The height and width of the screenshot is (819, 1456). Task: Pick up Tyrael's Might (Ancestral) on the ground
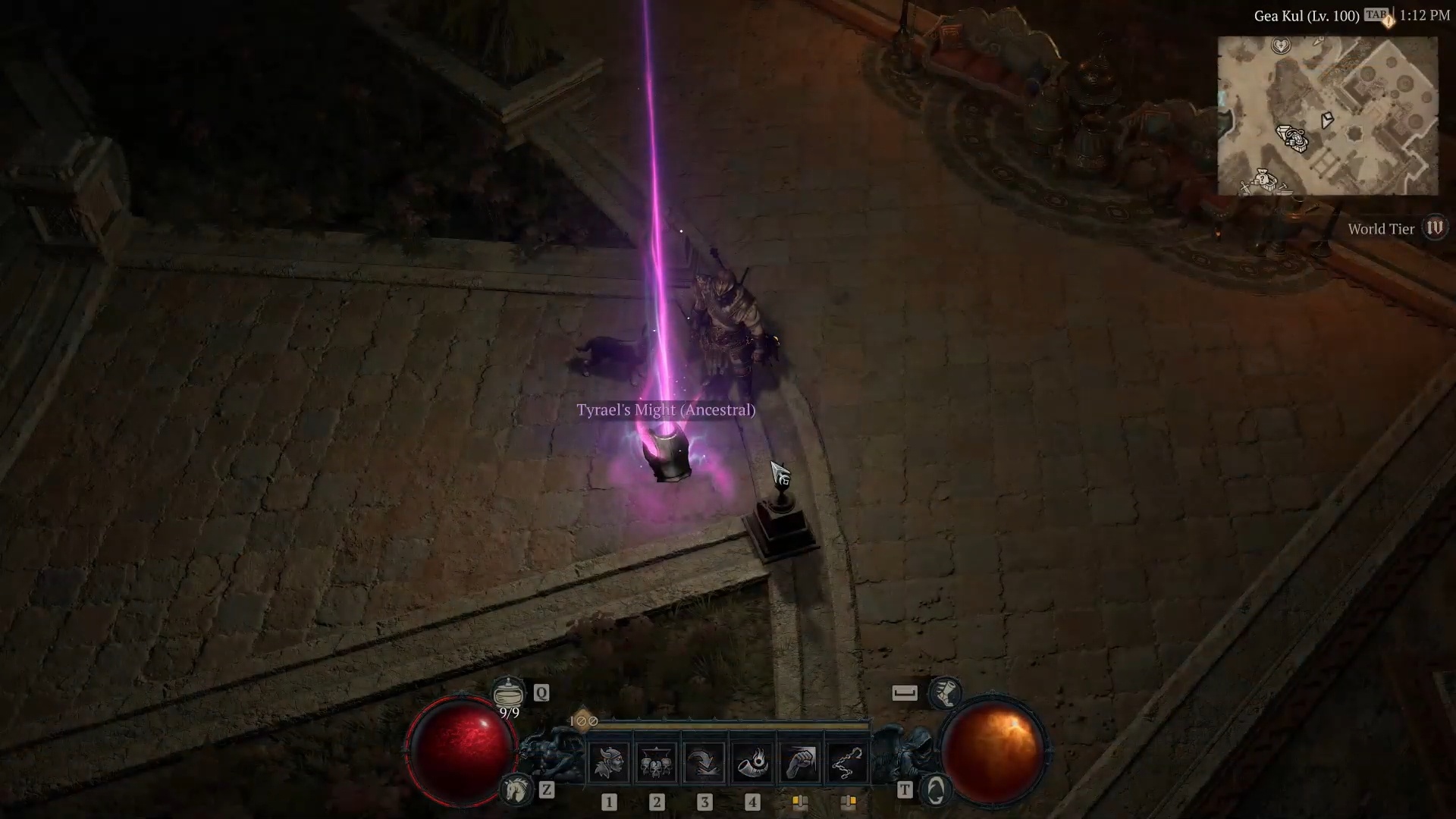click(666, 410)
